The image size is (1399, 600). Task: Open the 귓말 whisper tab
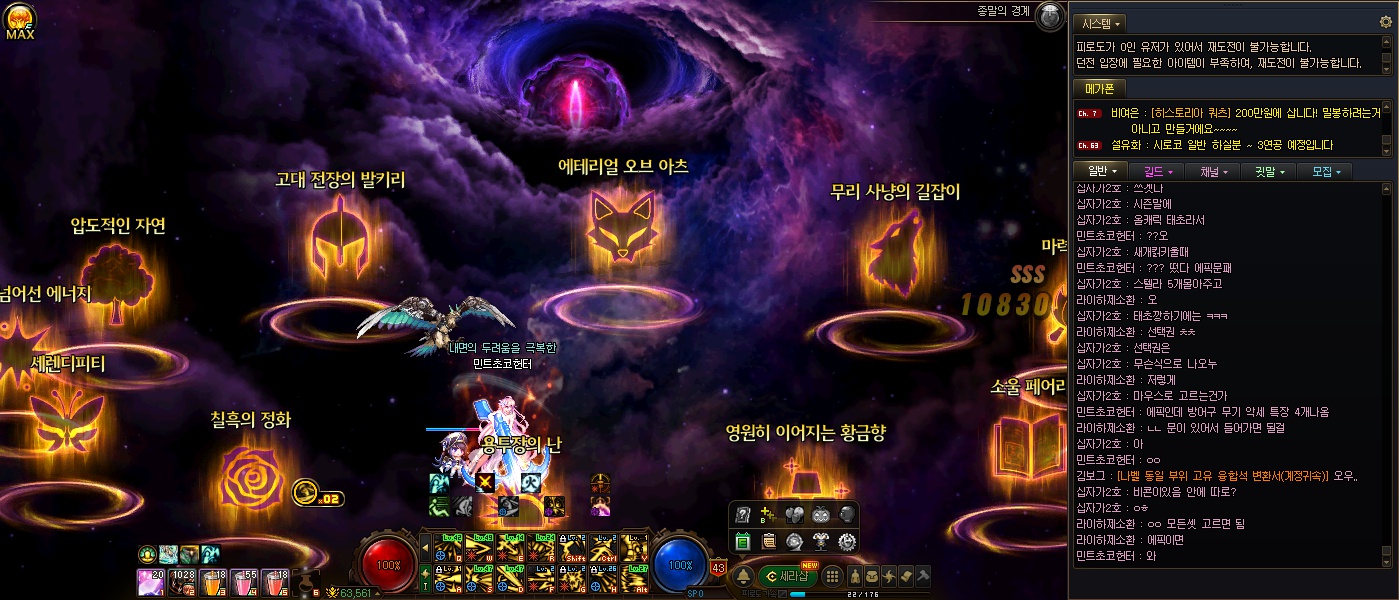pos(1268,171)
